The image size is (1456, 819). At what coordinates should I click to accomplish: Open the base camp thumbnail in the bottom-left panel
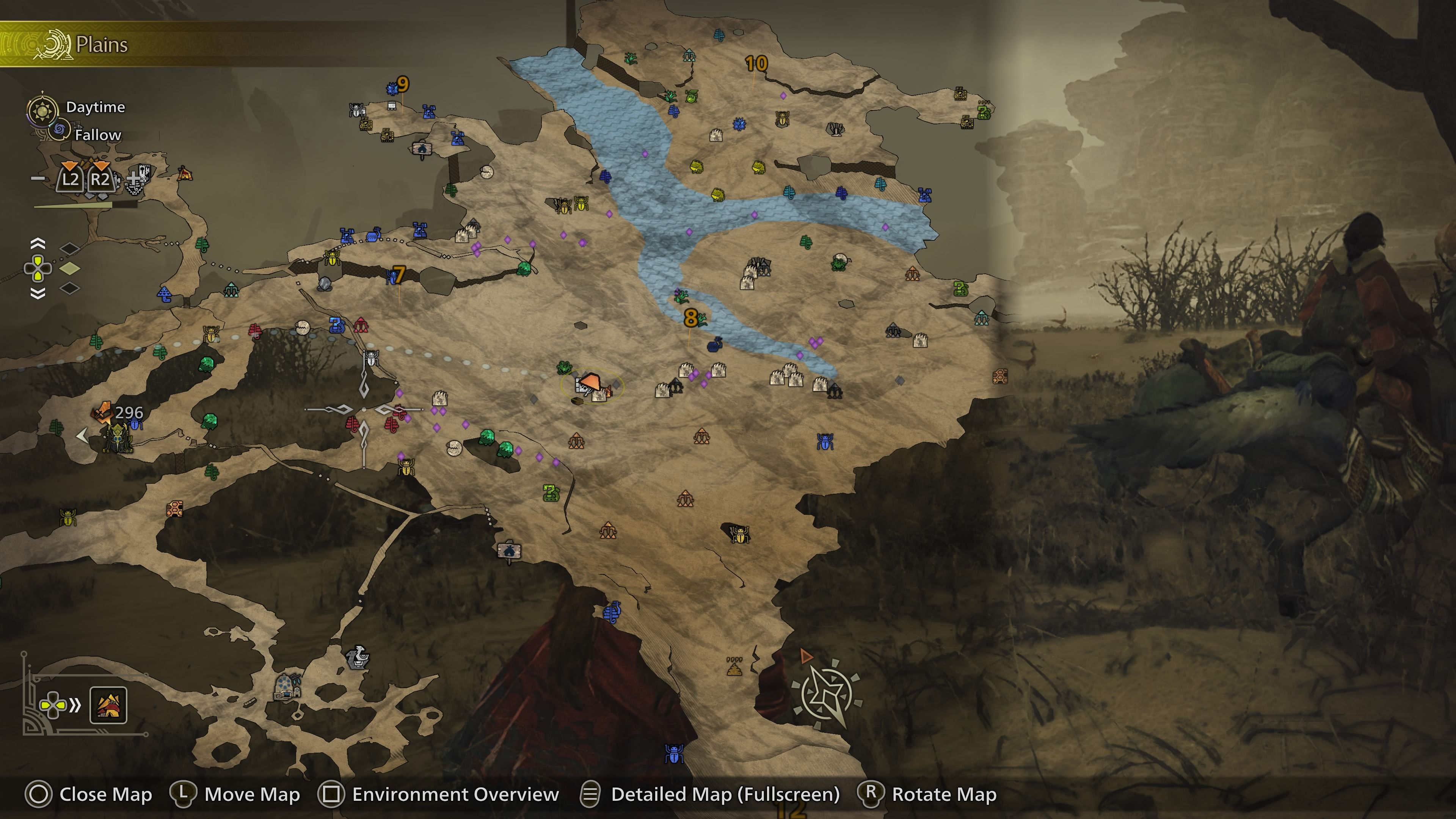pyautogui.click(x=108, y=705)
